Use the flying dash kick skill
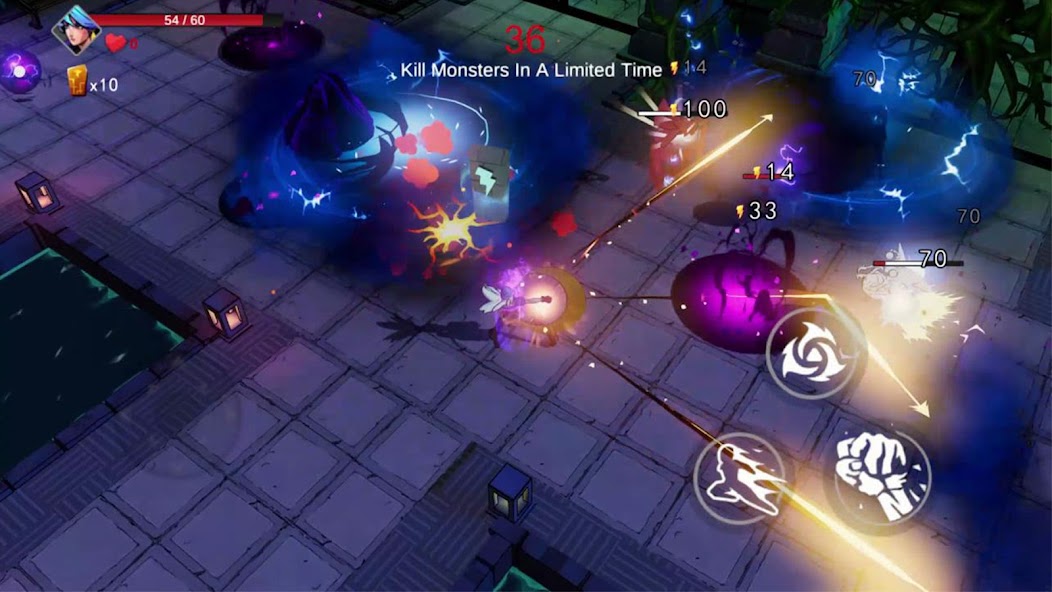The image size is (1052, 592). 741,478
